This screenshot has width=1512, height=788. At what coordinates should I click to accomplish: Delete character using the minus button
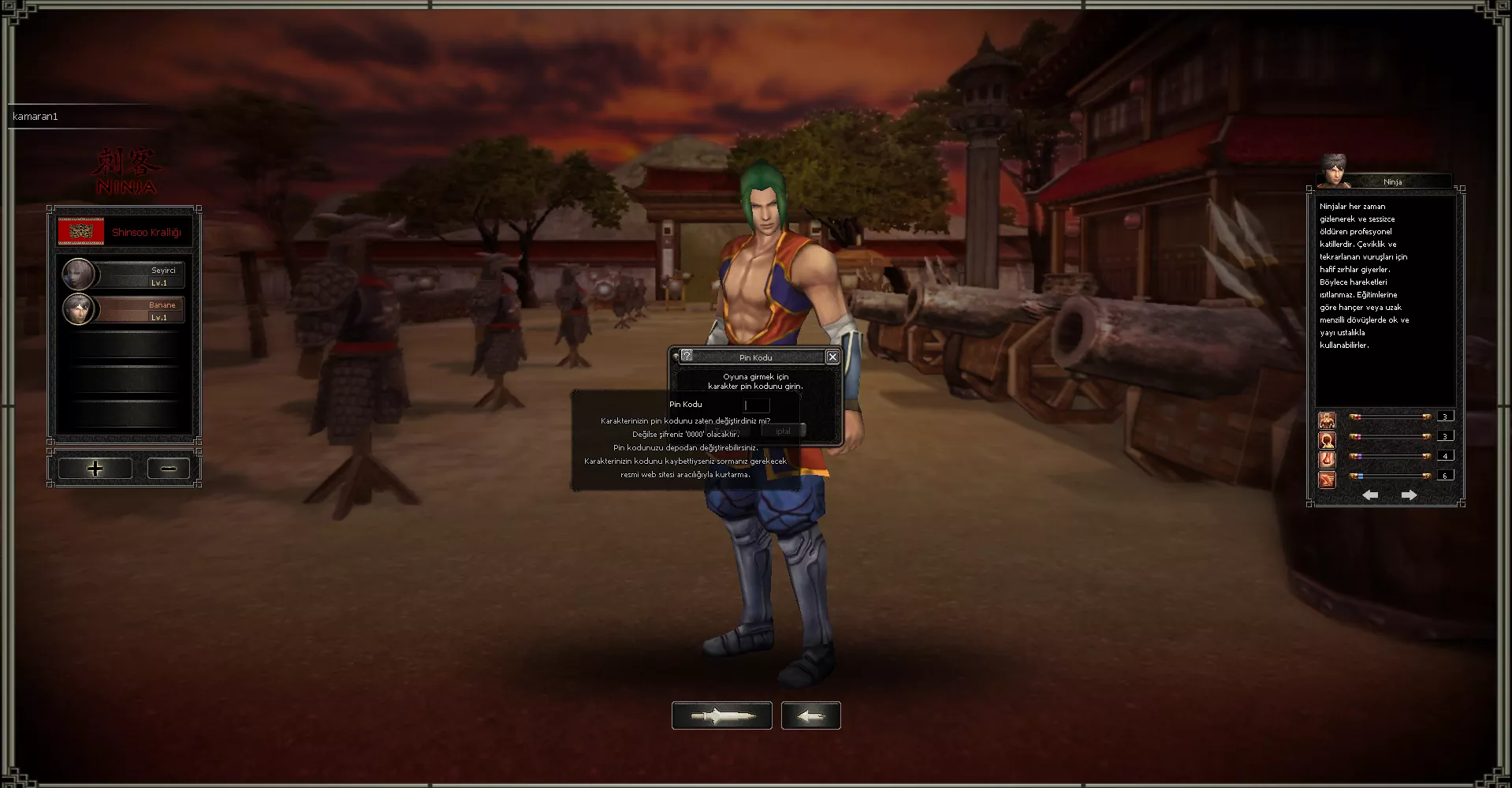tap(168, 469)
